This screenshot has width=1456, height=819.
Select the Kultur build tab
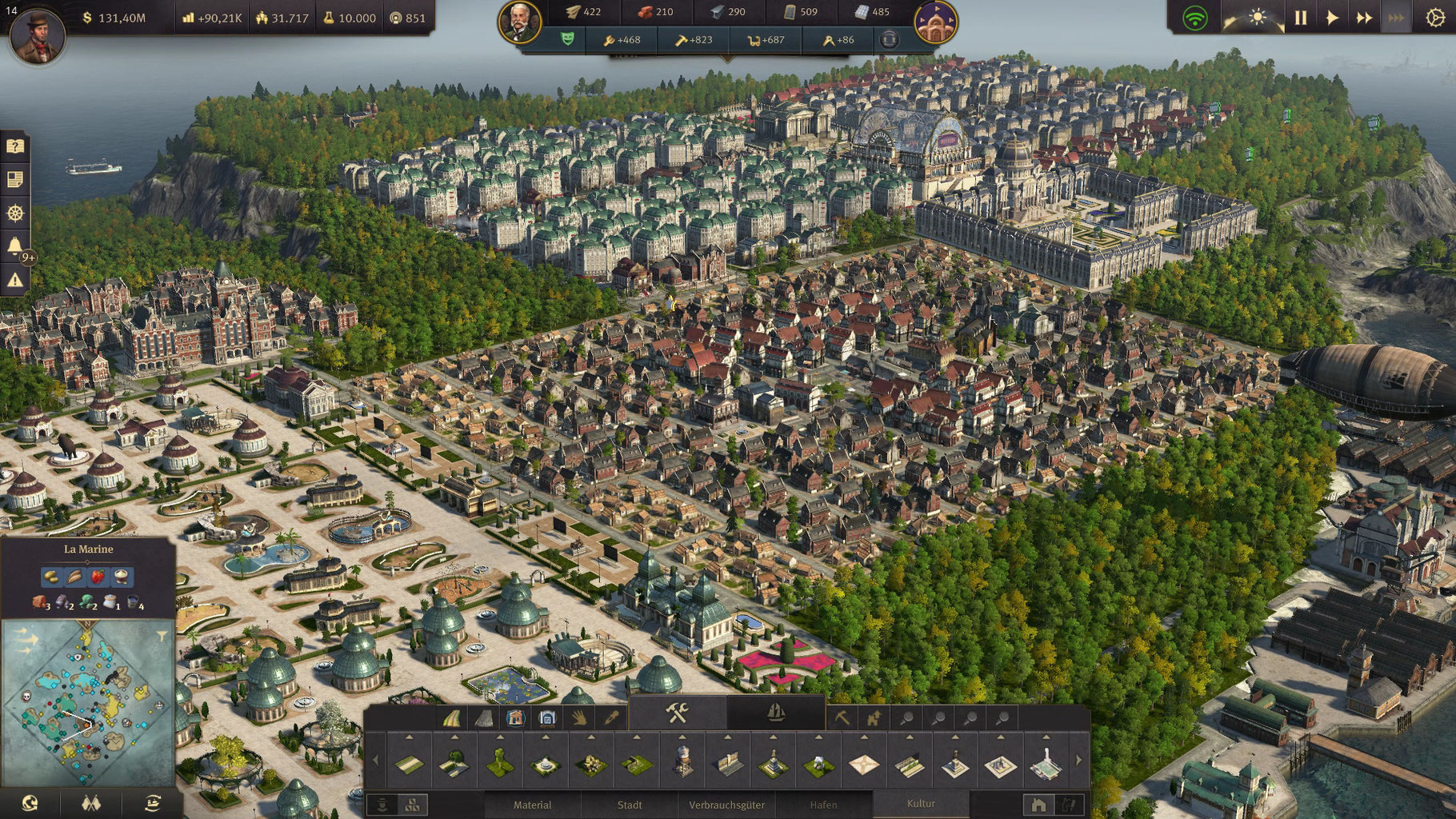pyautogui.click(x=921, y=804)
